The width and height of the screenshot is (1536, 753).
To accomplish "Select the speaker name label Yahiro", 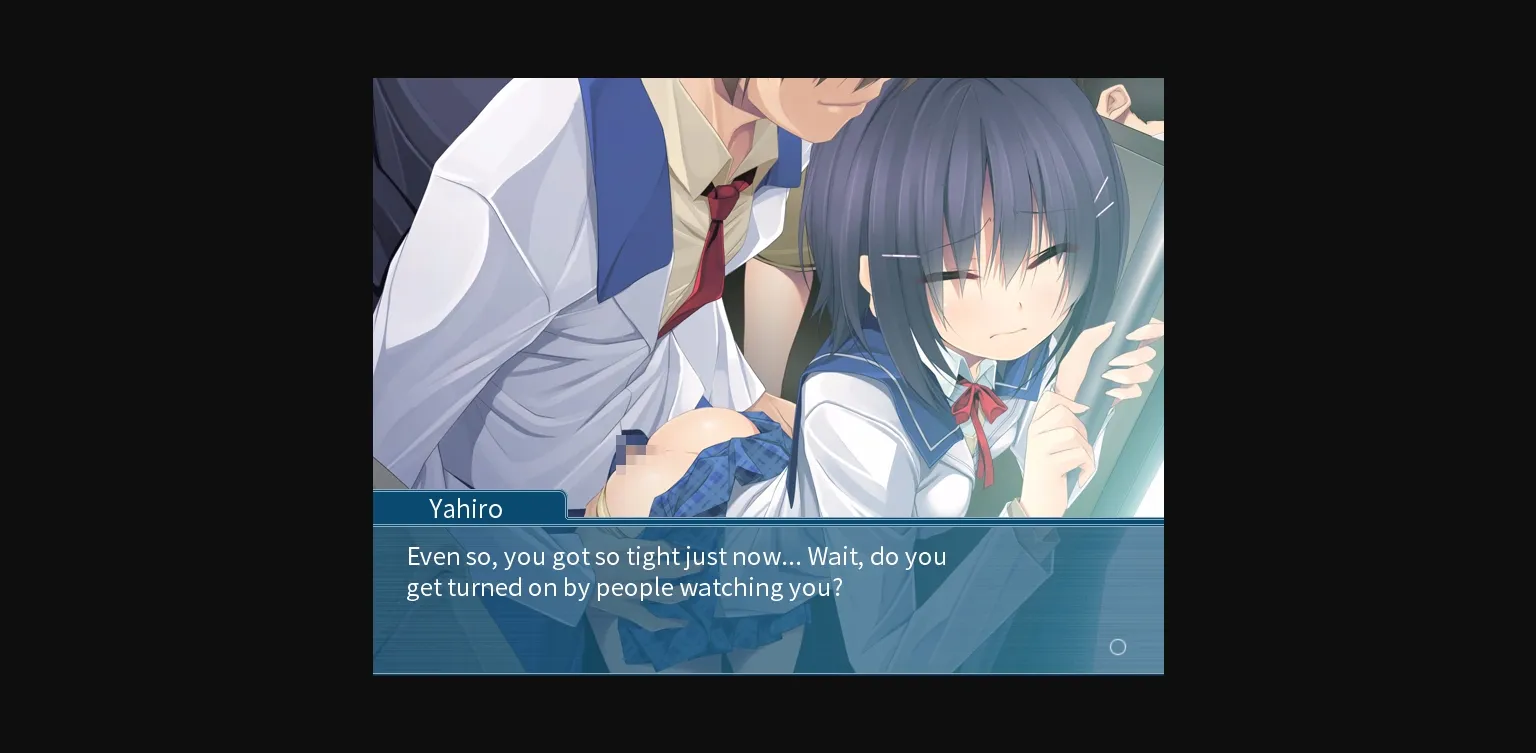I will 466,509.
